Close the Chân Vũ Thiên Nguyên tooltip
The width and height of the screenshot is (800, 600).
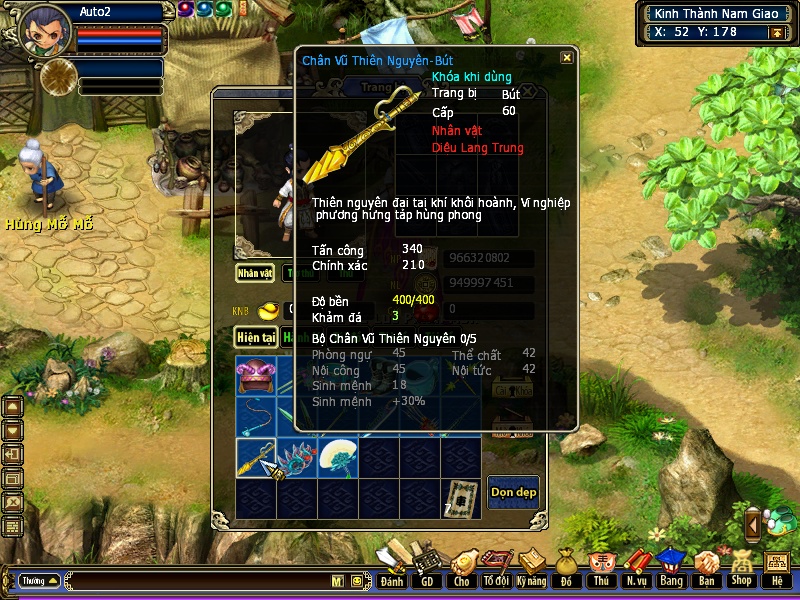[567, 58]
